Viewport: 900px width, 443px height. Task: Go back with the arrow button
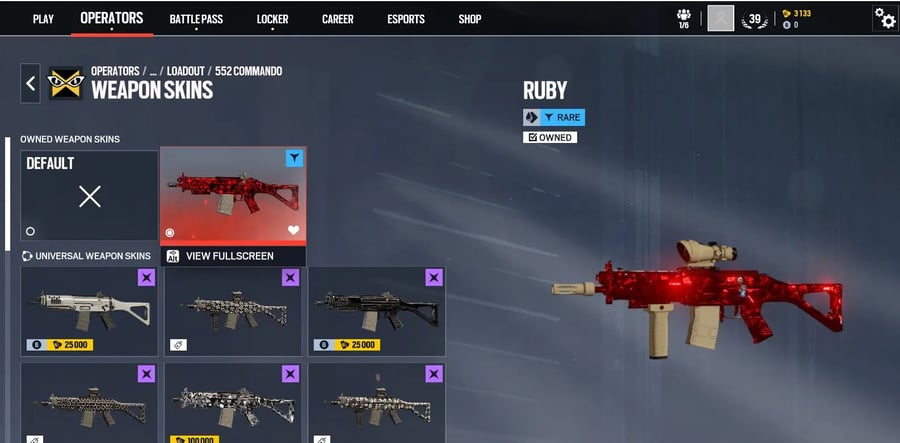click(30, 84)
